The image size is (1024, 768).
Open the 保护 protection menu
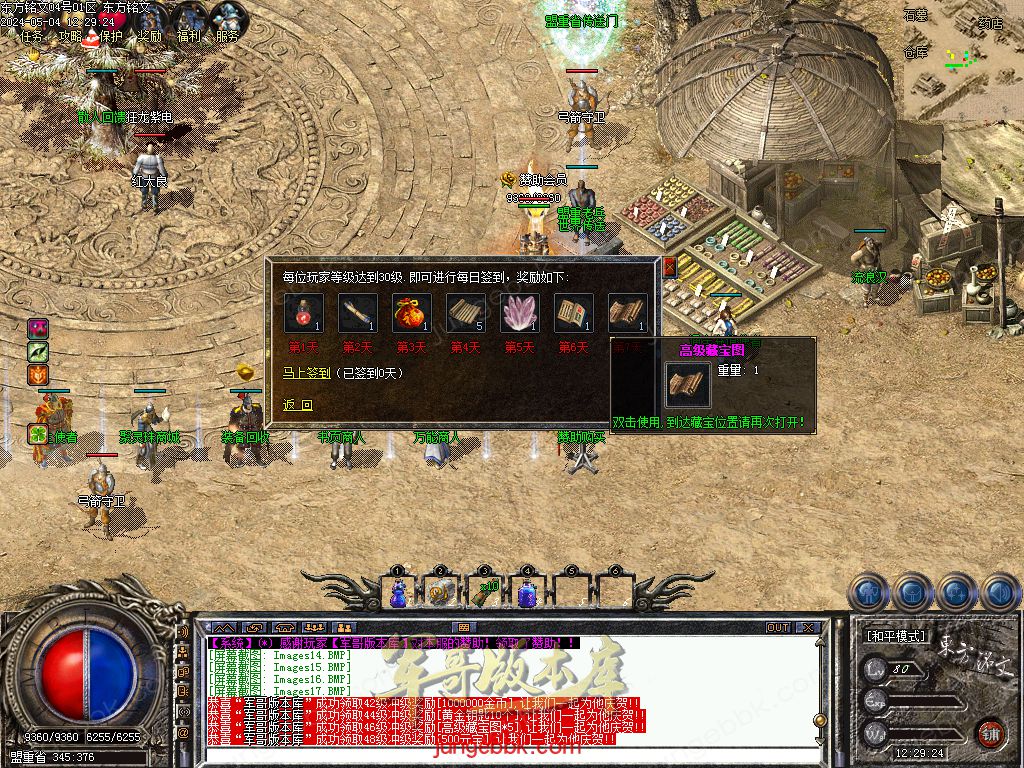[111, 36]
